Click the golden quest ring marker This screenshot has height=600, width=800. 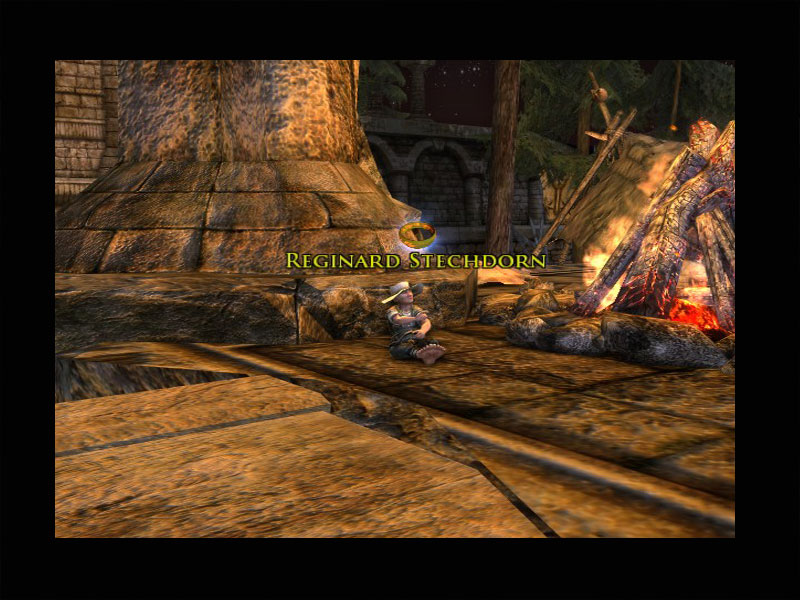[x=416, y=235]
